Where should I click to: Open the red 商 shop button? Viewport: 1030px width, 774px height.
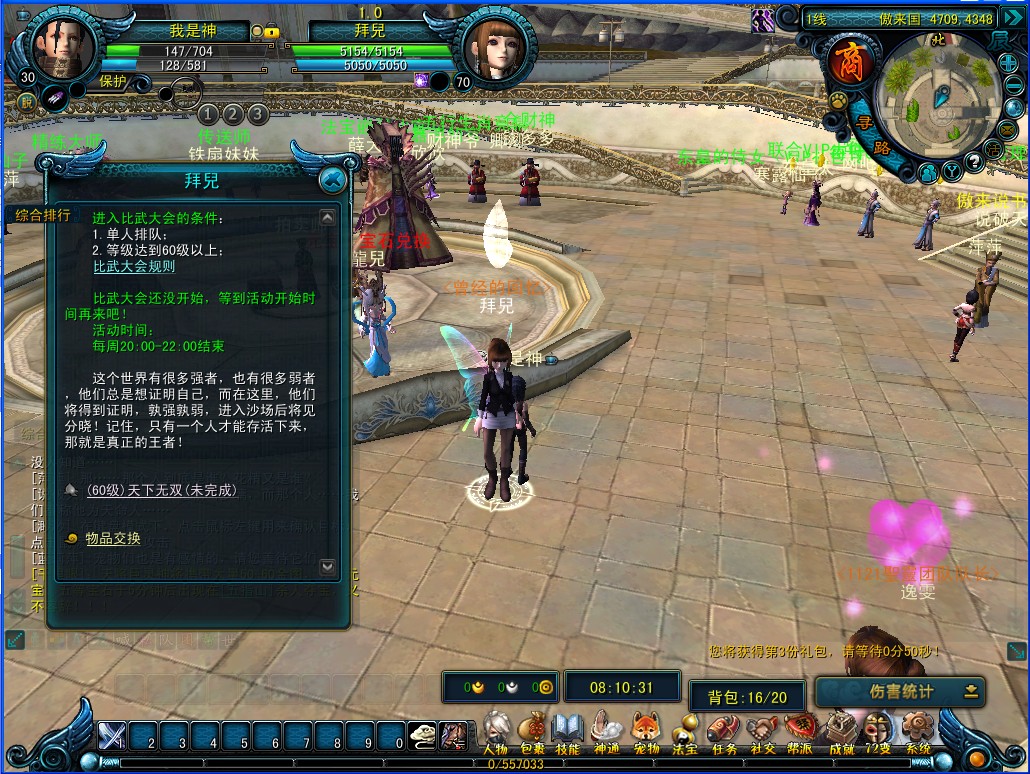coord(850,59)
